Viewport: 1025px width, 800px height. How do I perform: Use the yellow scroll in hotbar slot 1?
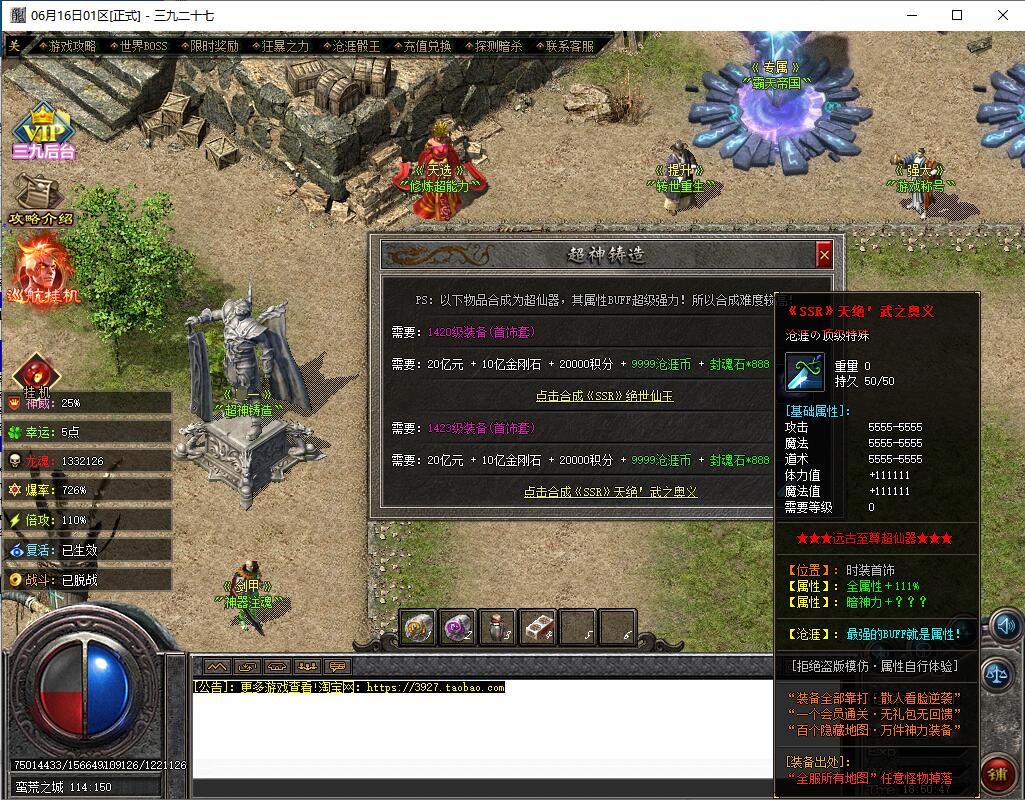coord(418,626)
